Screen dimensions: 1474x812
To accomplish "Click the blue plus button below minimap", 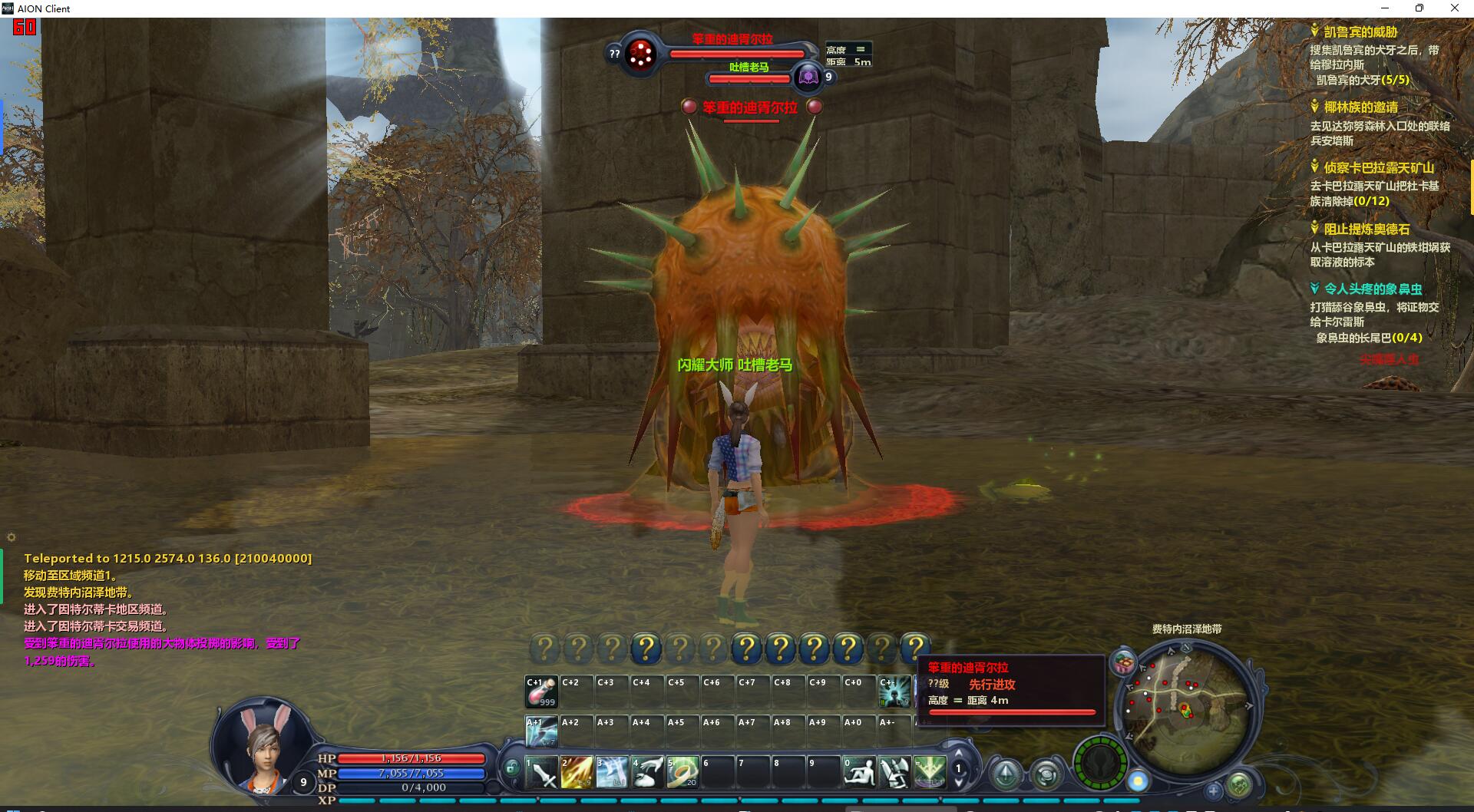I will click(x=1213, y=790).
